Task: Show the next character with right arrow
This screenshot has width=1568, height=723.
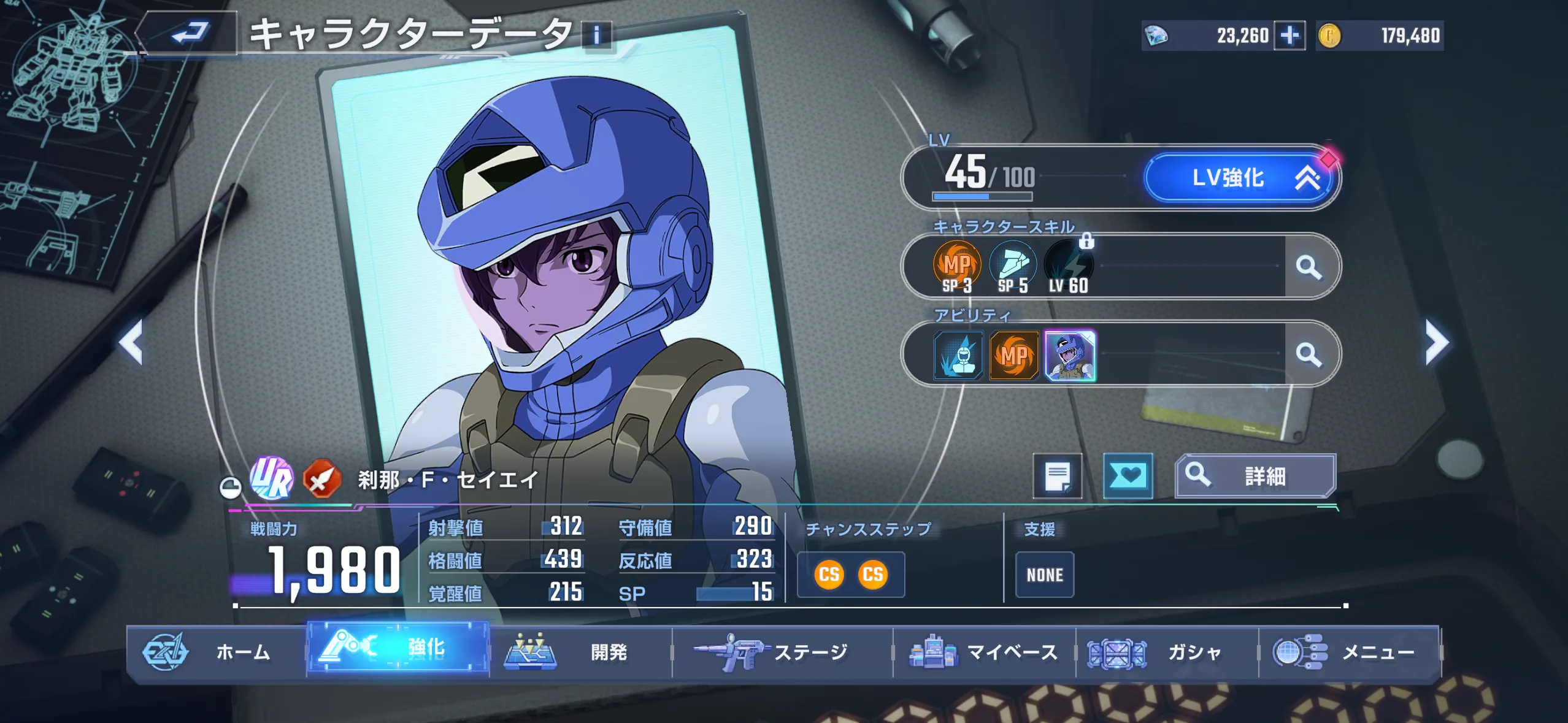Action: [x=1436, y=342]
